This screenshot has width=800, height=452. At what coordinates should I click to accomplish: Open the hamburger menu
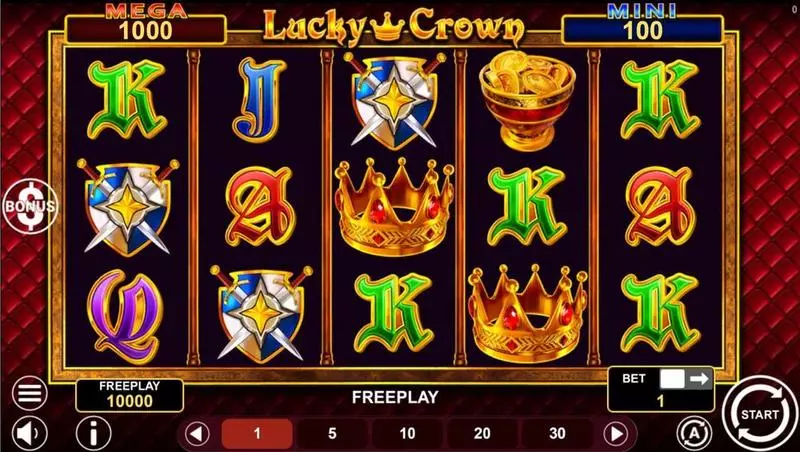coord(30,392)
